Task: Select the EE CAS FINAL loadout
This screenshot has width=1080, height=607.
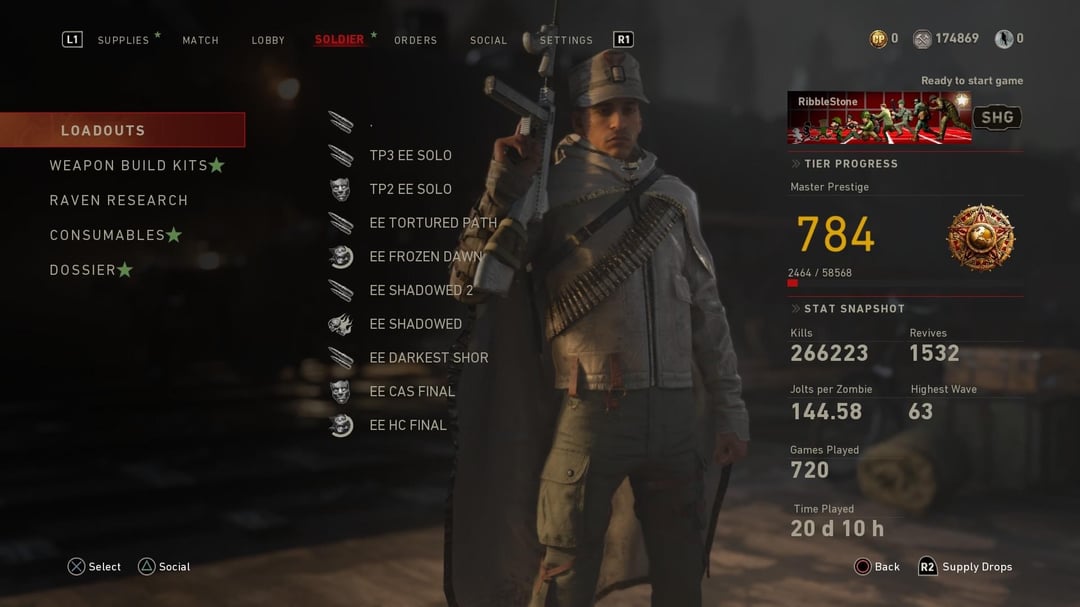Action: point(412,391)
